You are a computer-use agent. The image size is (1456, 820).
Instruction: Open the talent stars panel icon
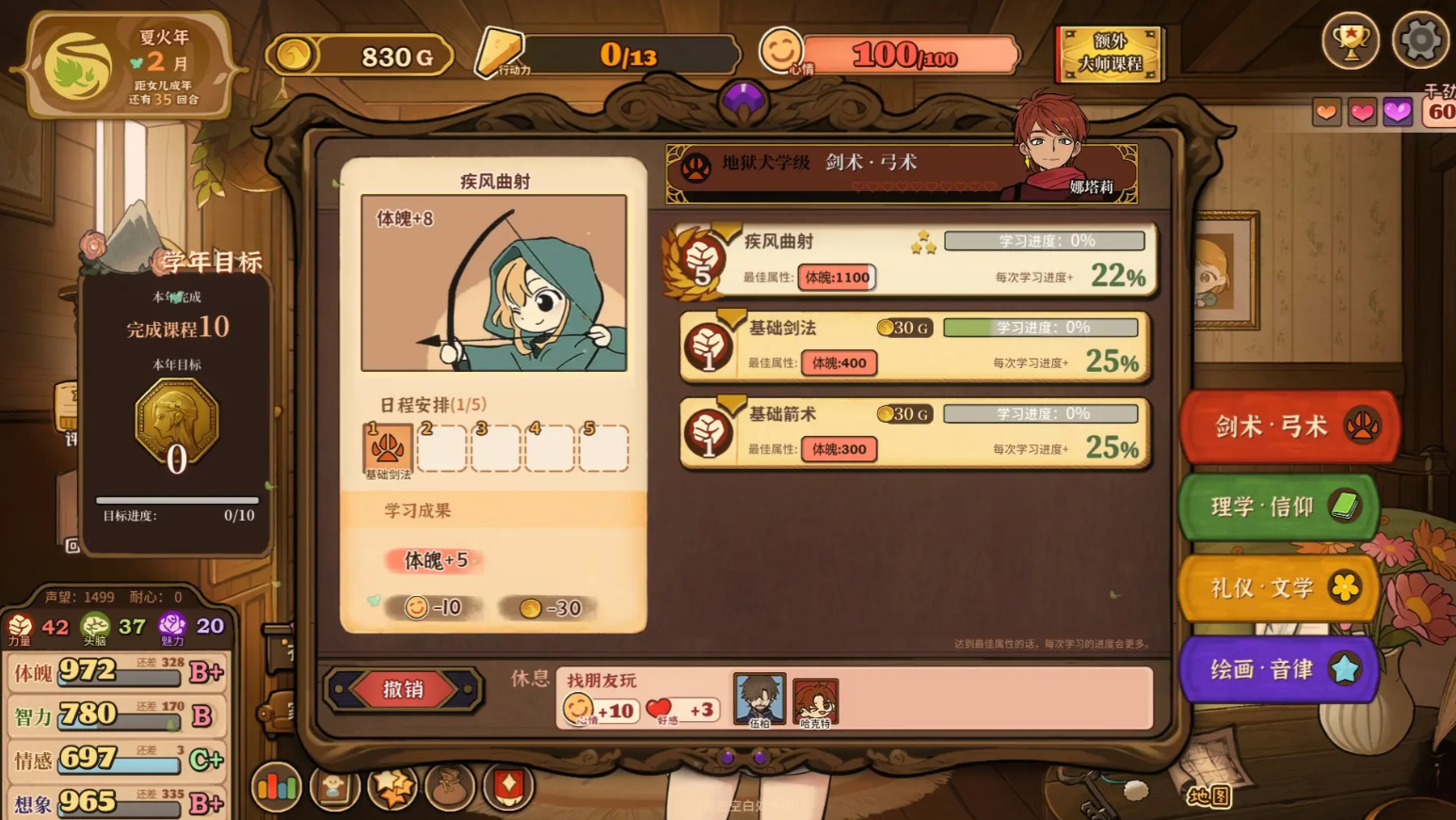pos(392,786)
